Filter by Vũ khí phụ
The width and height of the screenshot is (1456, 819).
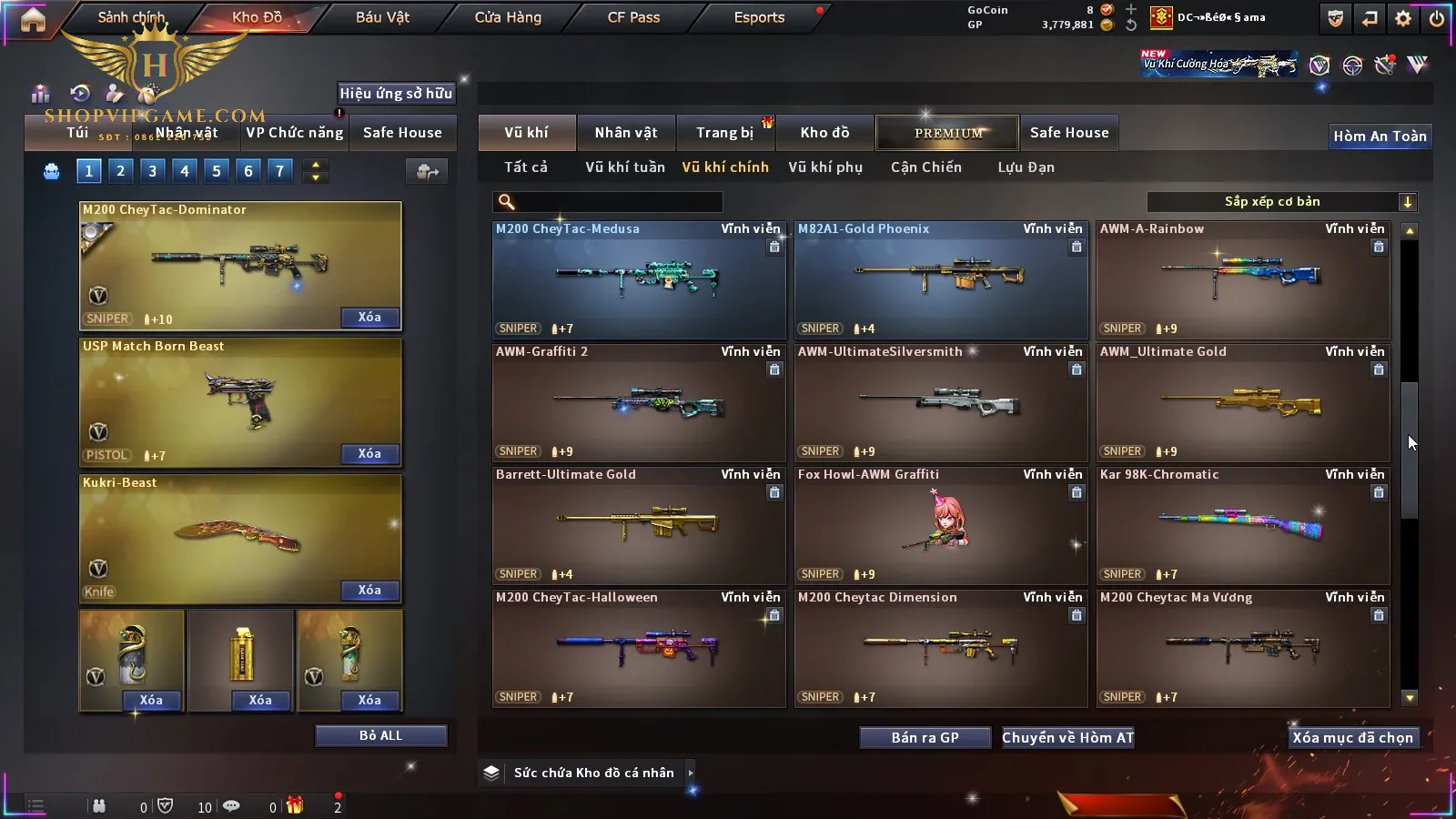[x=824, y=167]
